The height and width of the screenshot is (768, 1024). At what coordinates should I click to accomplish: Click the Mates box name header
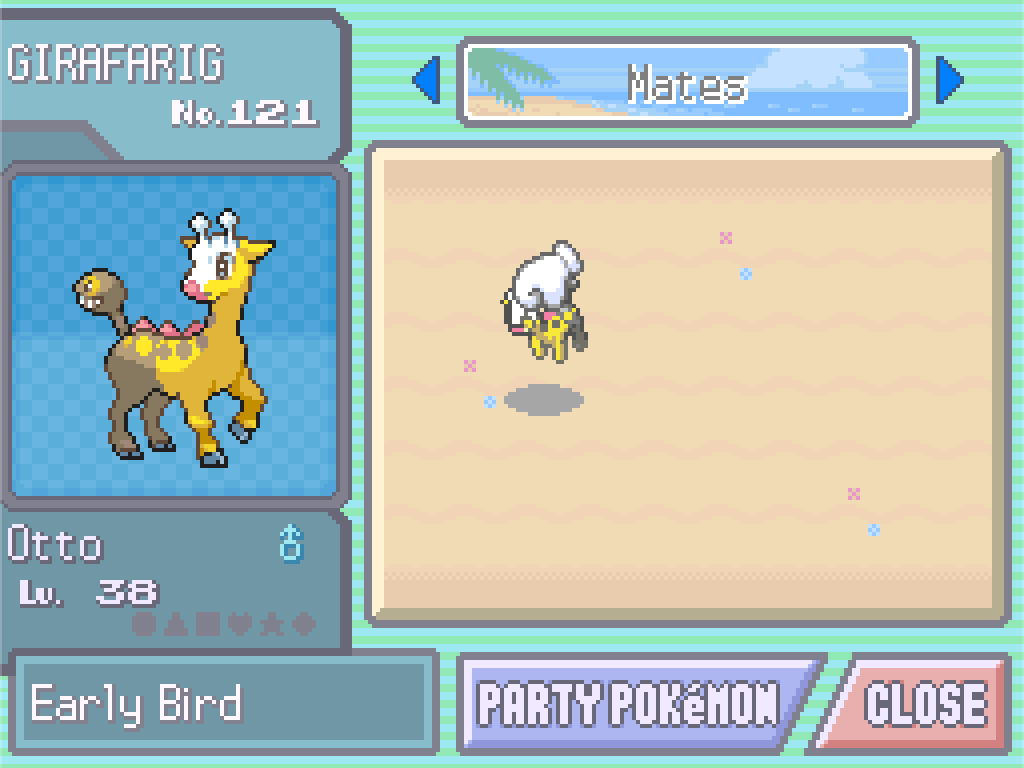tap(688, 83)
